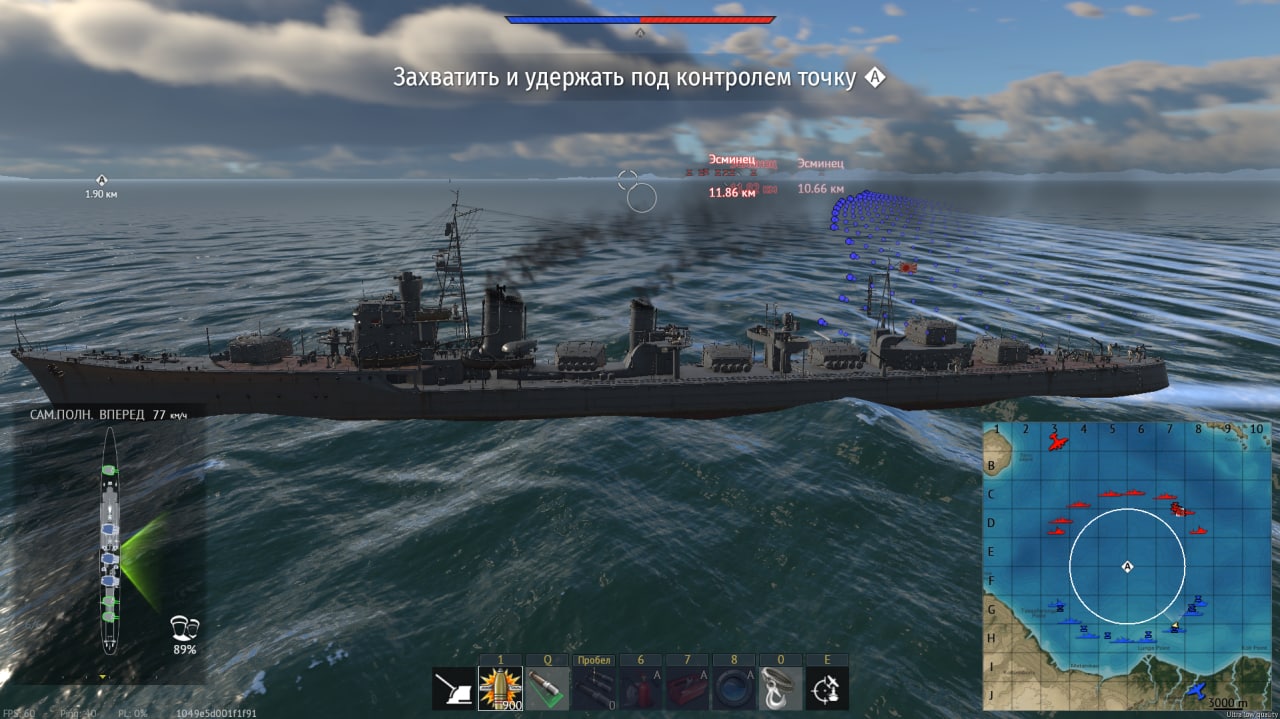Select the naval gun turret icon

tap(453, 688)
